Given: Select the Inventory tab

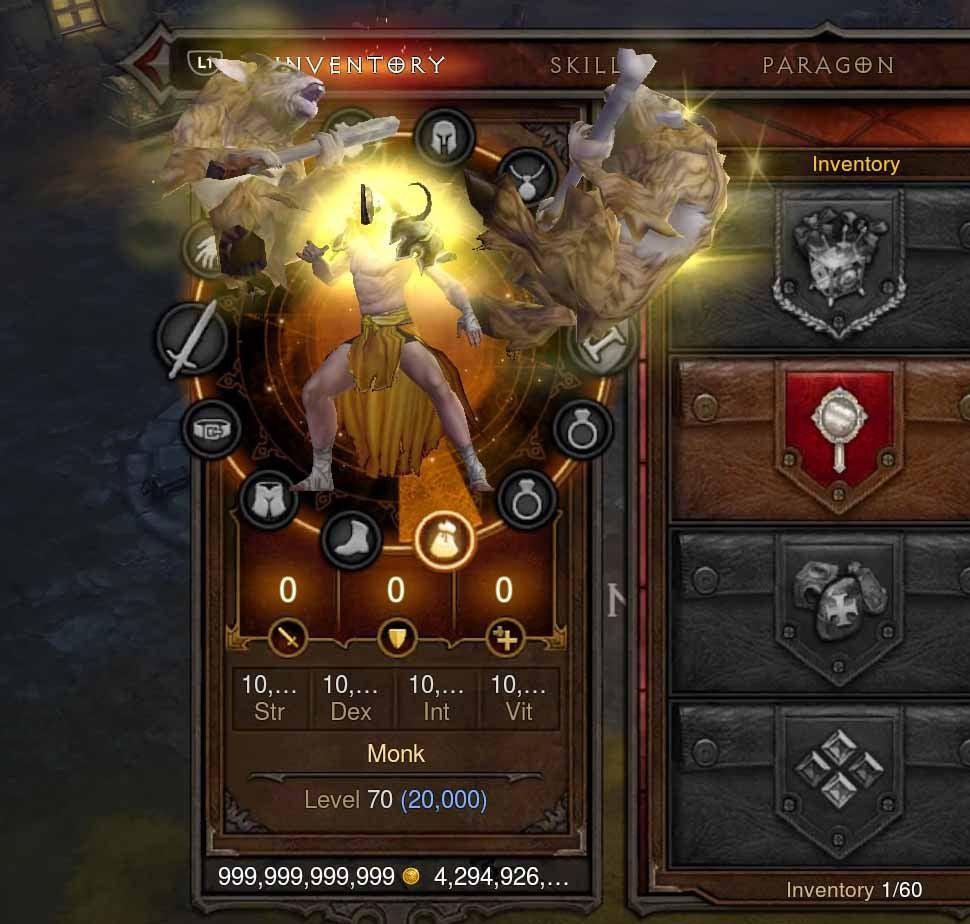Looking at the screenshot, I should [x=362, y=65].
